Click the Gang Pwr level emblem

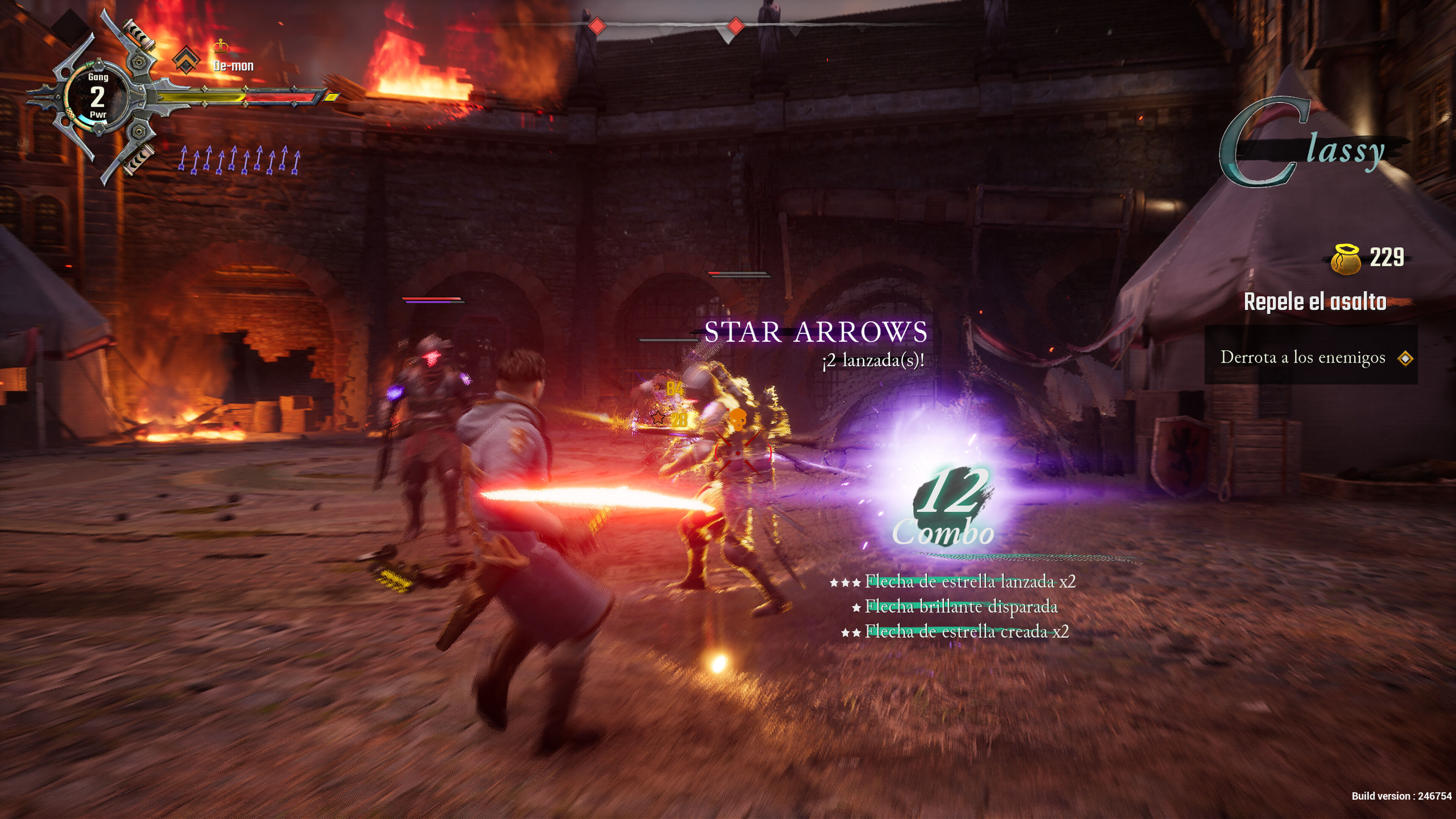coord(98,97)
